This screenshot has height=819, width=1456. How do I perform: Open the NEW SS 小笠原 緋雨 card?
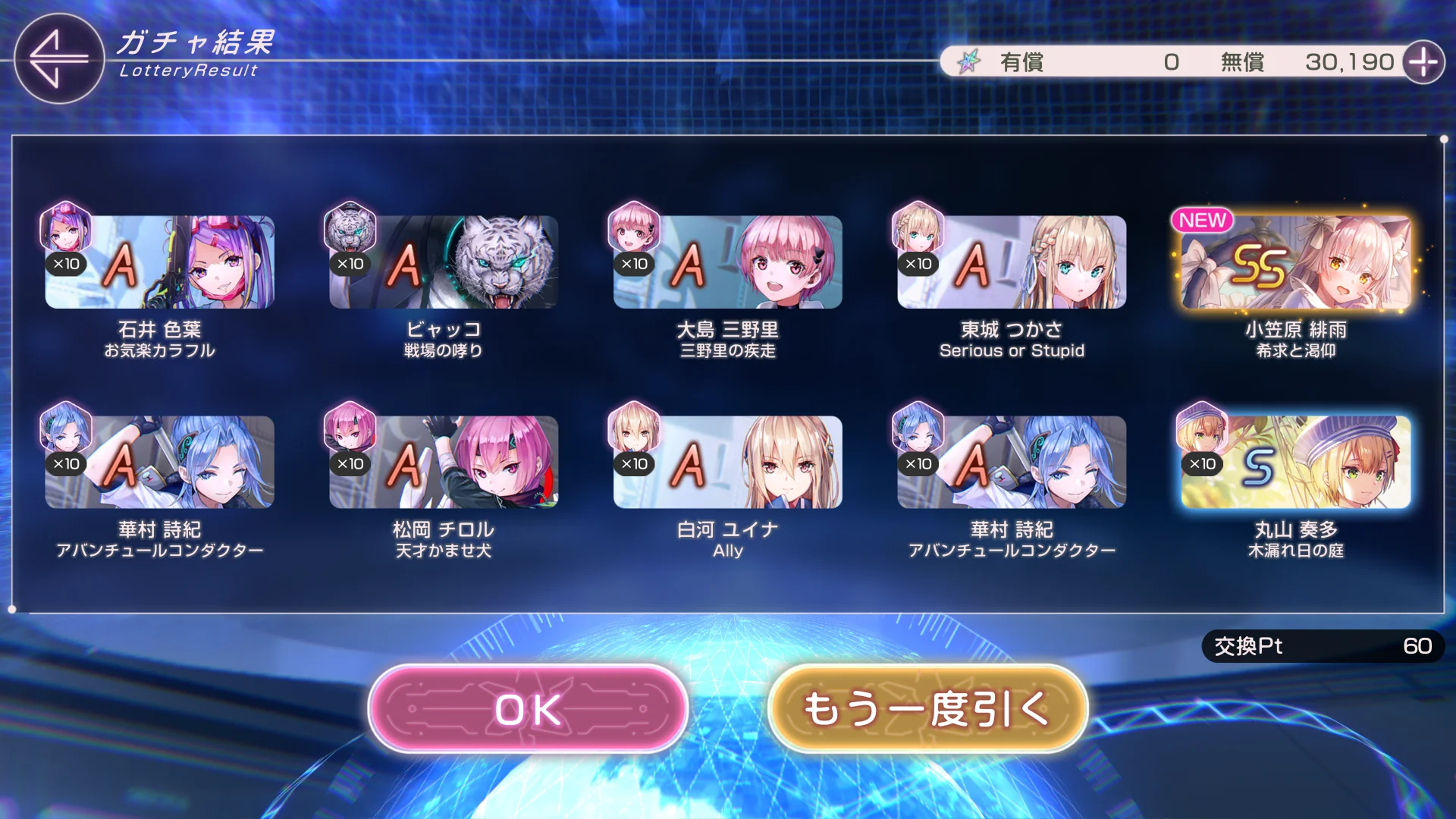[1295, 262]
